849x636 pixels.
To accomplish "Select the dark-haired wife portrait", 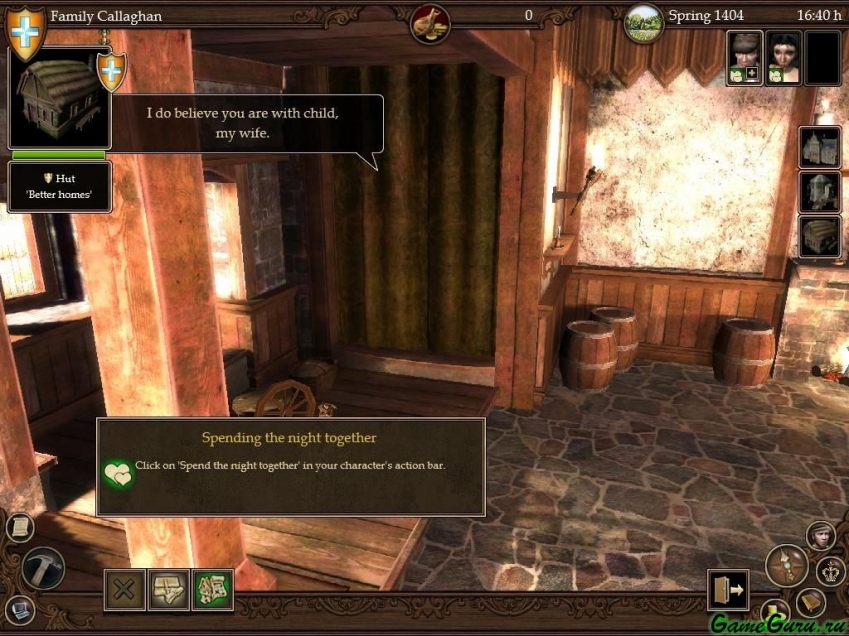I will pyautogui.click(x=784, y=57).
